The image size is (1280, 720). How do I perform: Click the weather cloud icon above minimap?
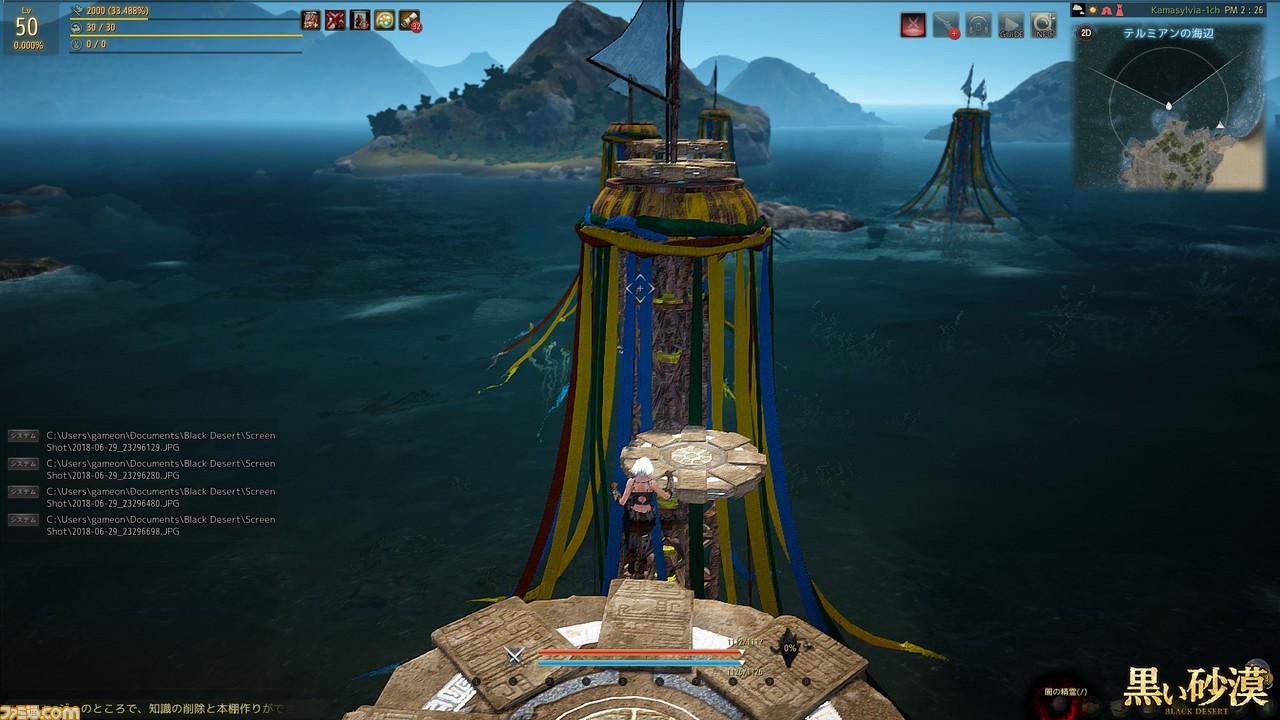click(x=1078, y=10)
